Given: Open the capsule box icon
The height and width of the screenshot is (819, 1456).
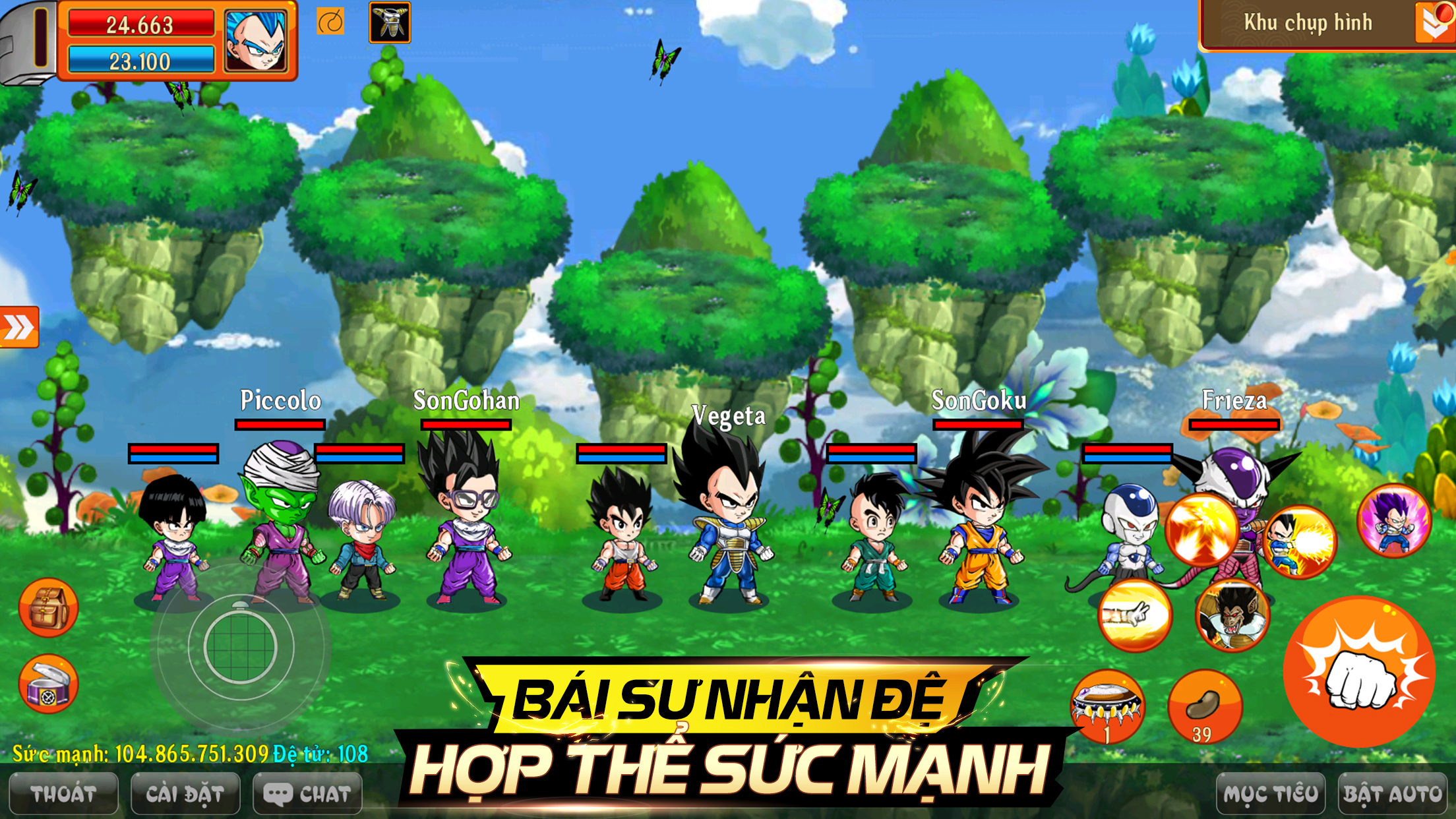Looking at the screenshot, I should [48, 684].
